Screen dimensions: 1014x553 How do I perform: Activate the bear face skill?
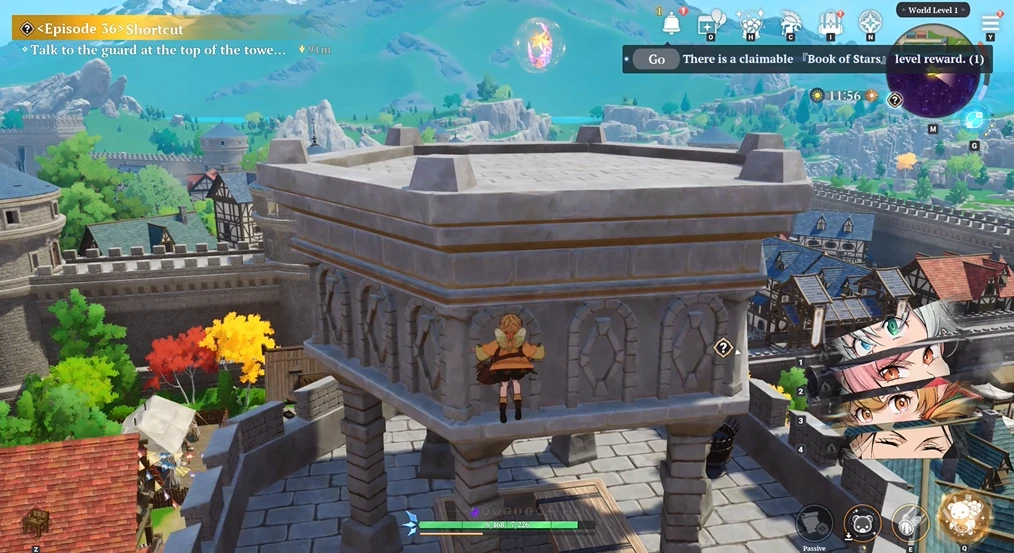coord(862,522)
